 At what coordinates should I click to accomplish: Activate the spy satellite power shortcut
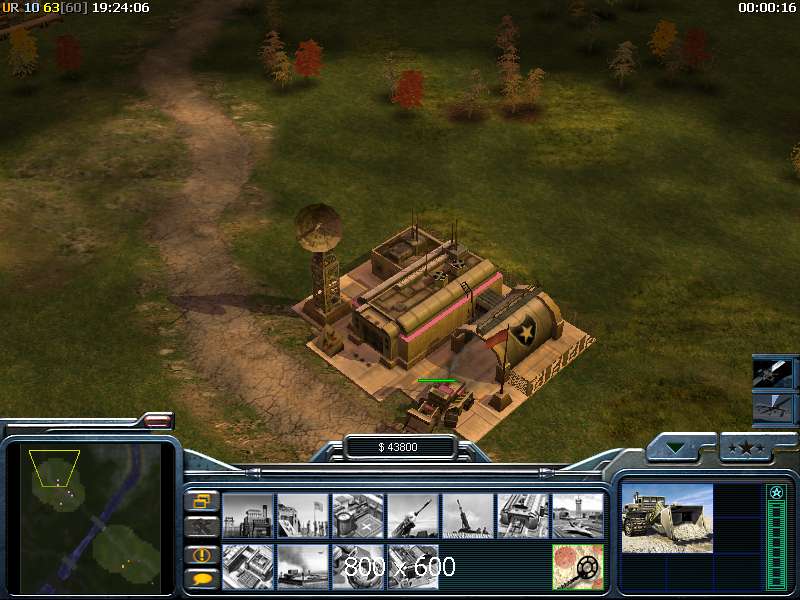pyautogui.click(x=774, y=374)
